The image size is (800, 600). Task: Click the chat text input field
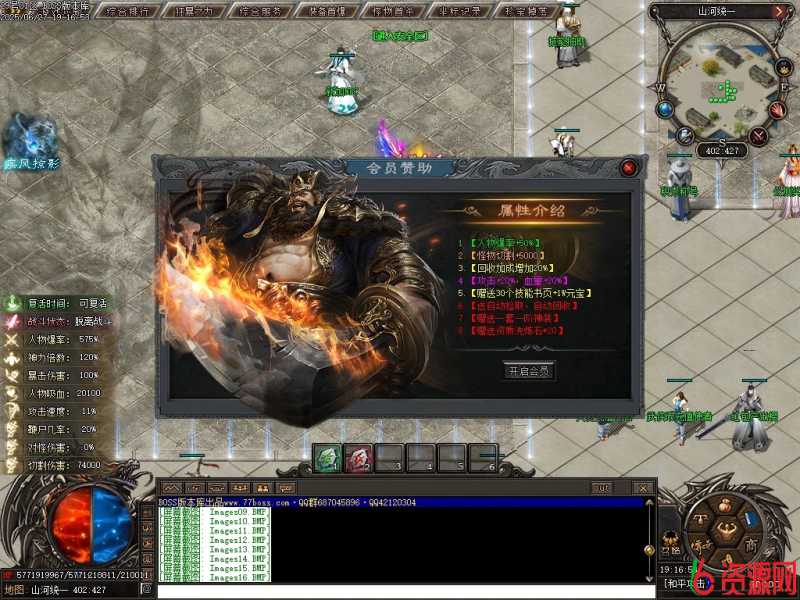(x=400, y=591)
